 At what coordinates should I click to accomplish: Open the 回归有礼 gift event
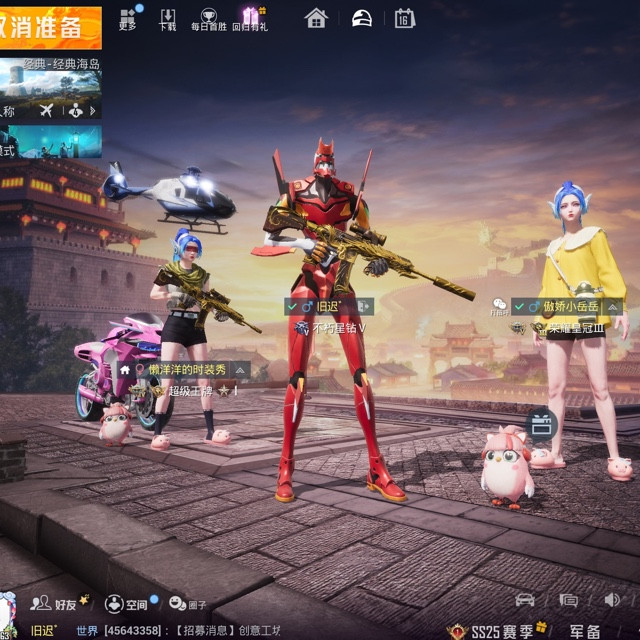click(x=250, y=19)
